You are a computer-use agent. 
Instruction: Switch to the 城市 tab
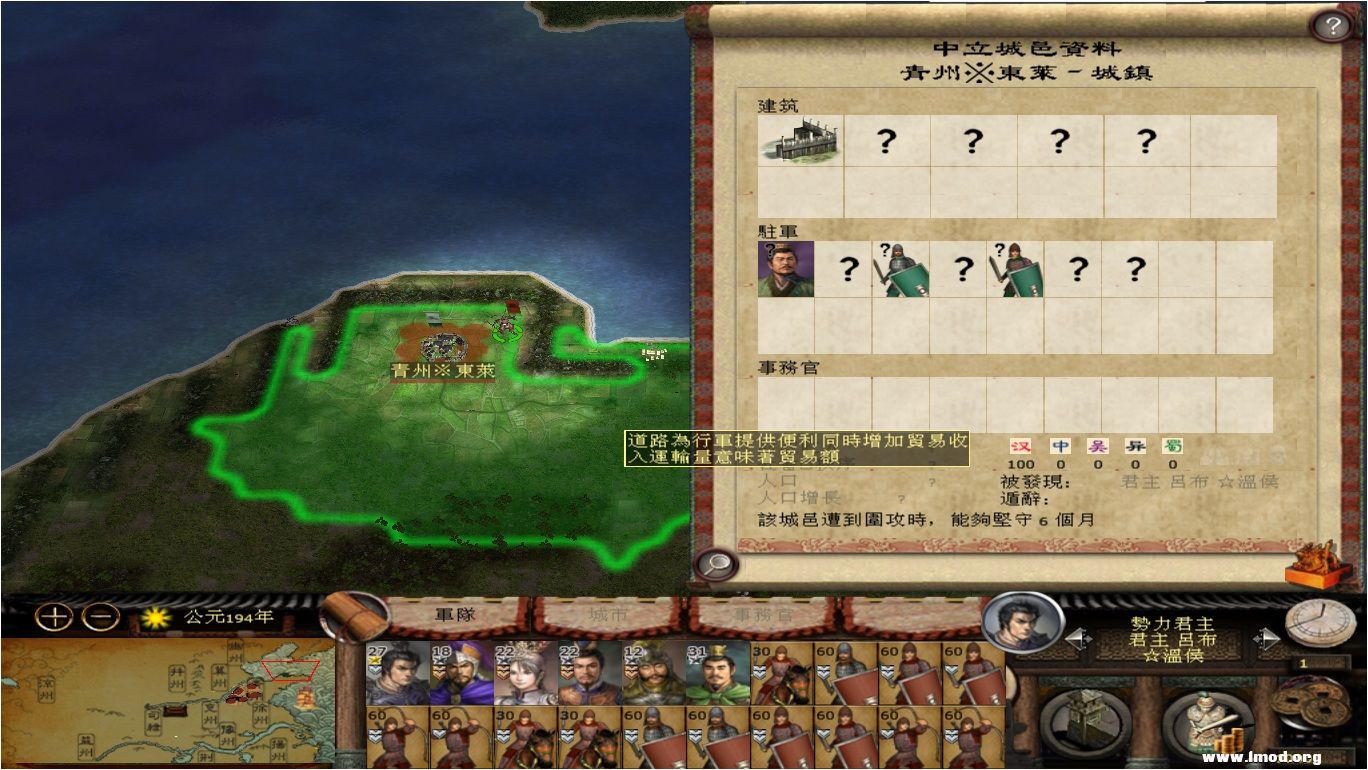pyautogui.click(x=610, y=615)
